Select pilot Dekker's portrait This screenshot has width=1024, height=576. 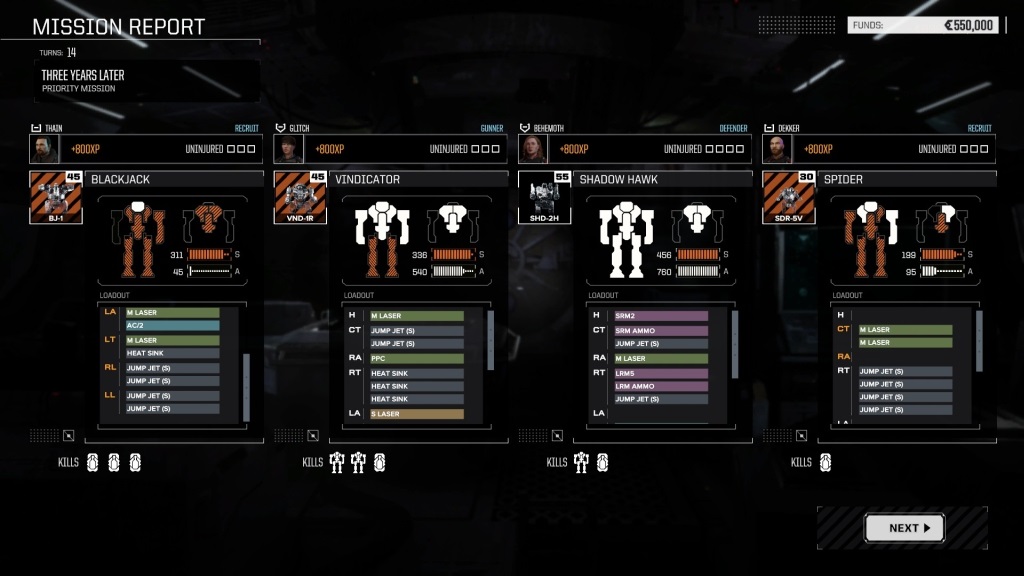777,149
